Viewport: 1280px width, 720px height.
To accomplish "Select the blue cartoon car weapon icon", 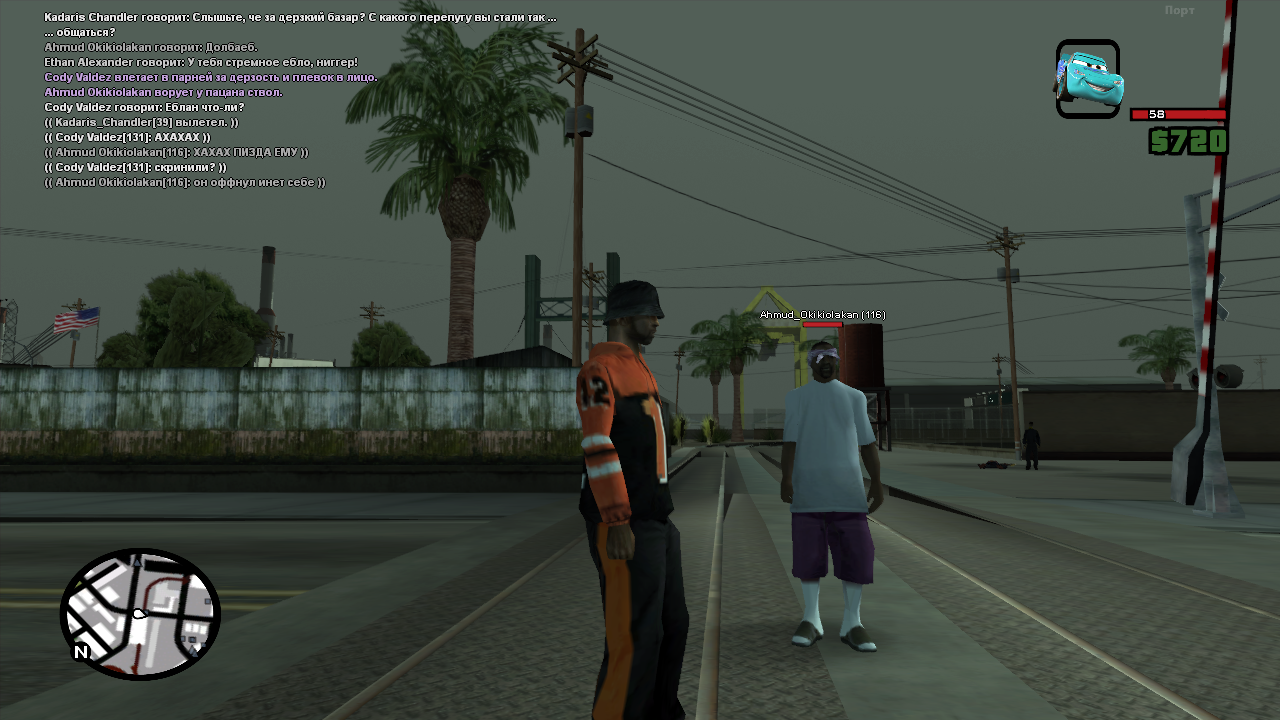I will pos(1088,79).
